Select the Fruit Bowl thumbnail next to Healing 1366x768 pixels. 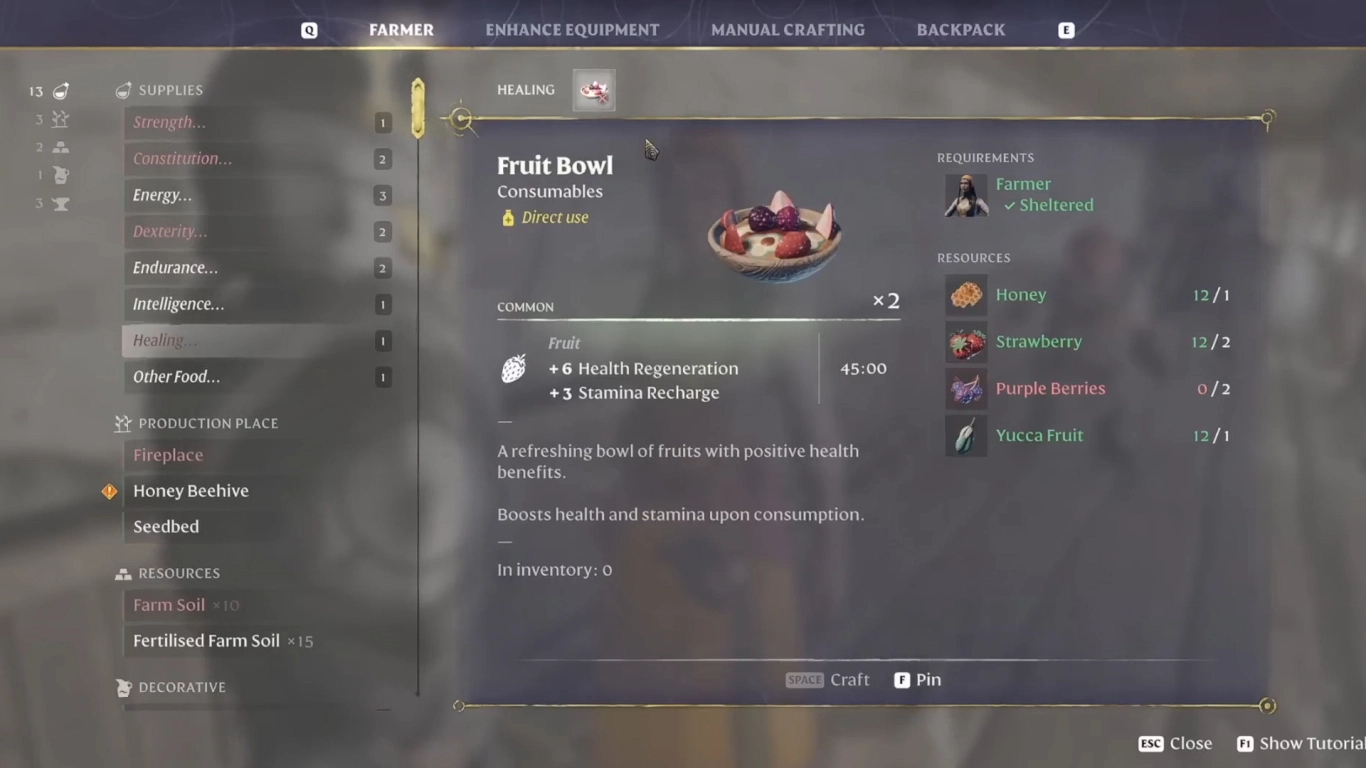[x=593, y=90]
